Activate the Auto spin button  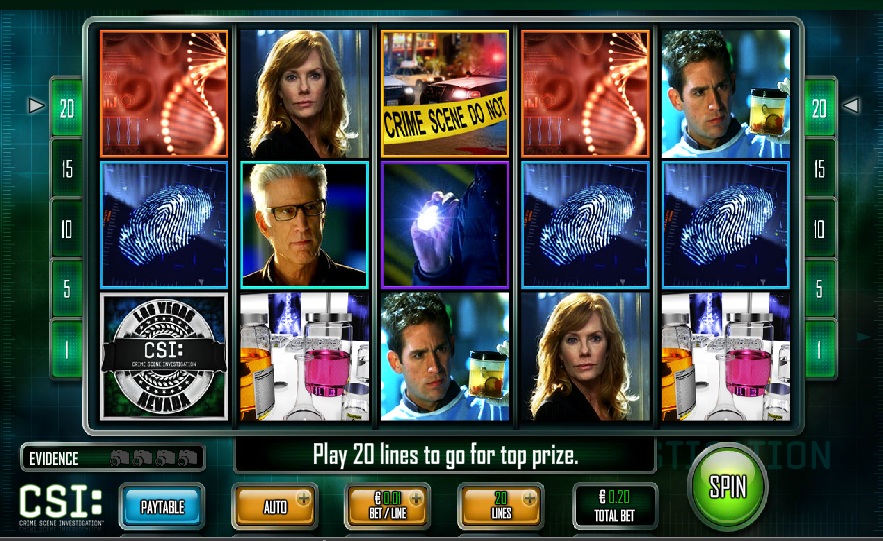276,507
